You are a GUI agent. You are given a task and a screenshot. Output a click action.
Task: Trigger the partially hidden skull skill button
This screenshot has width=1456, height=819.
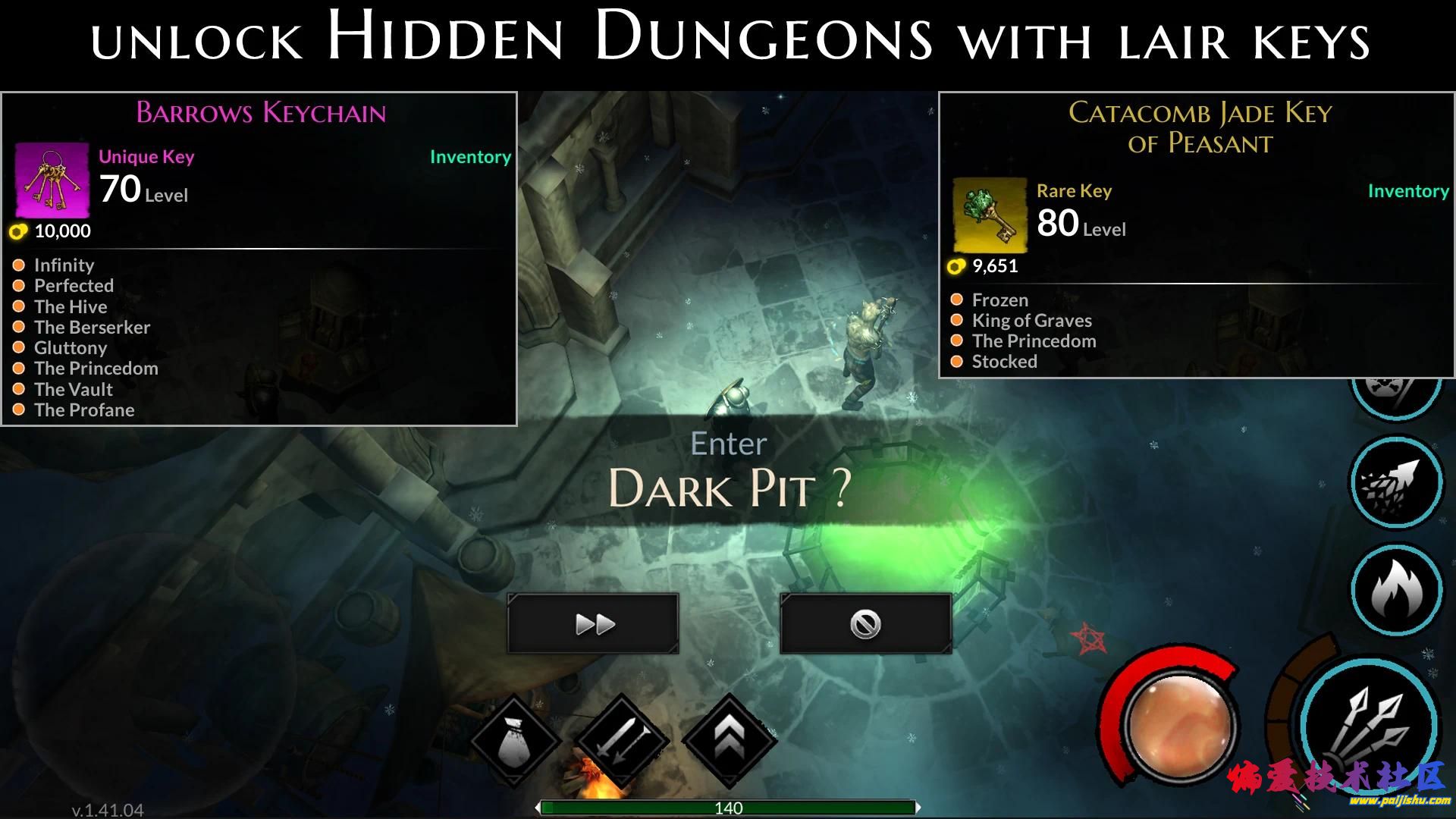point(1395,391)
